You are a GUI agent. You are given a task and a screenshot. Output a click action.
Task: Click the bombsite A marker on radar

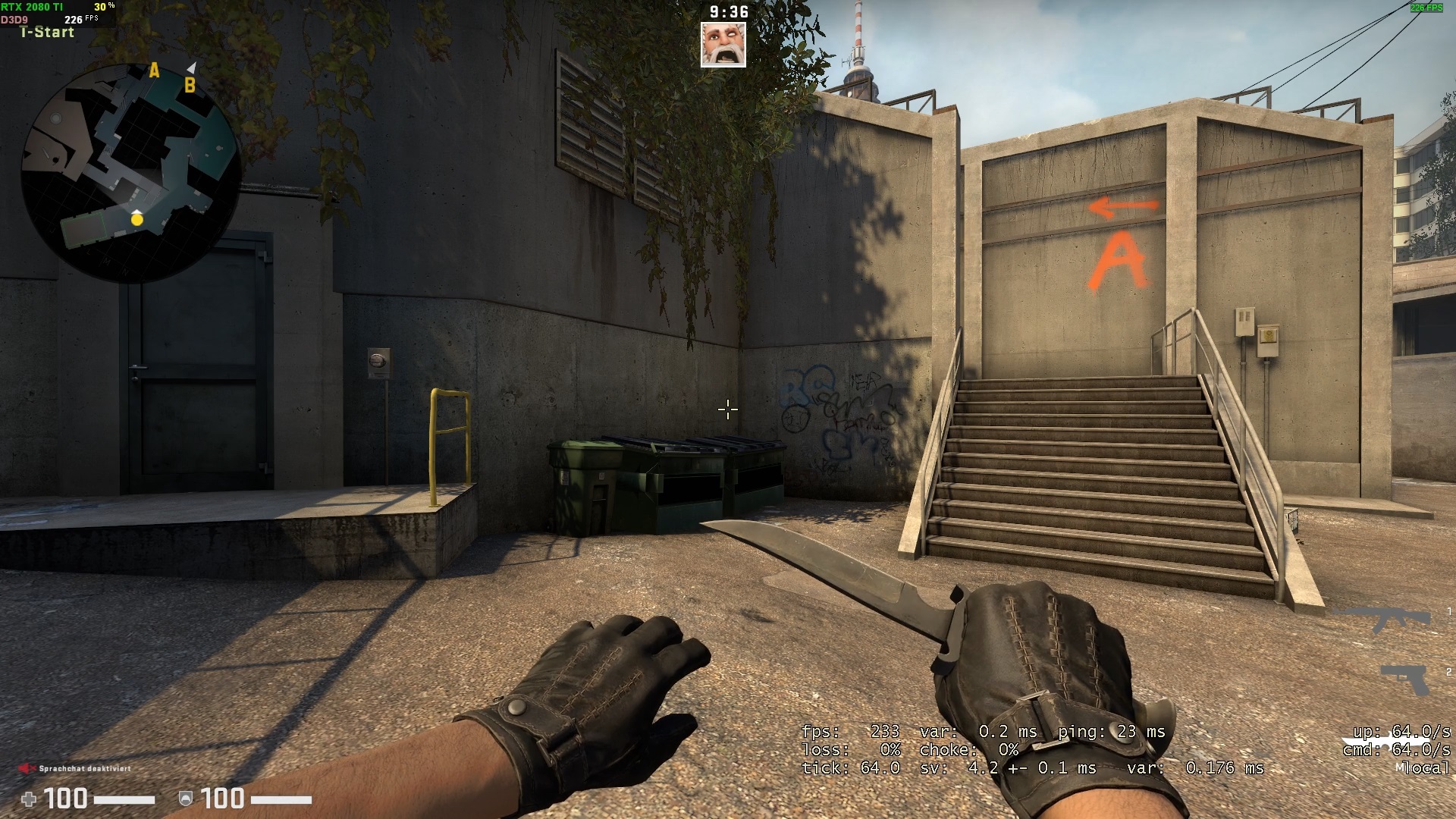click(154, 71)
